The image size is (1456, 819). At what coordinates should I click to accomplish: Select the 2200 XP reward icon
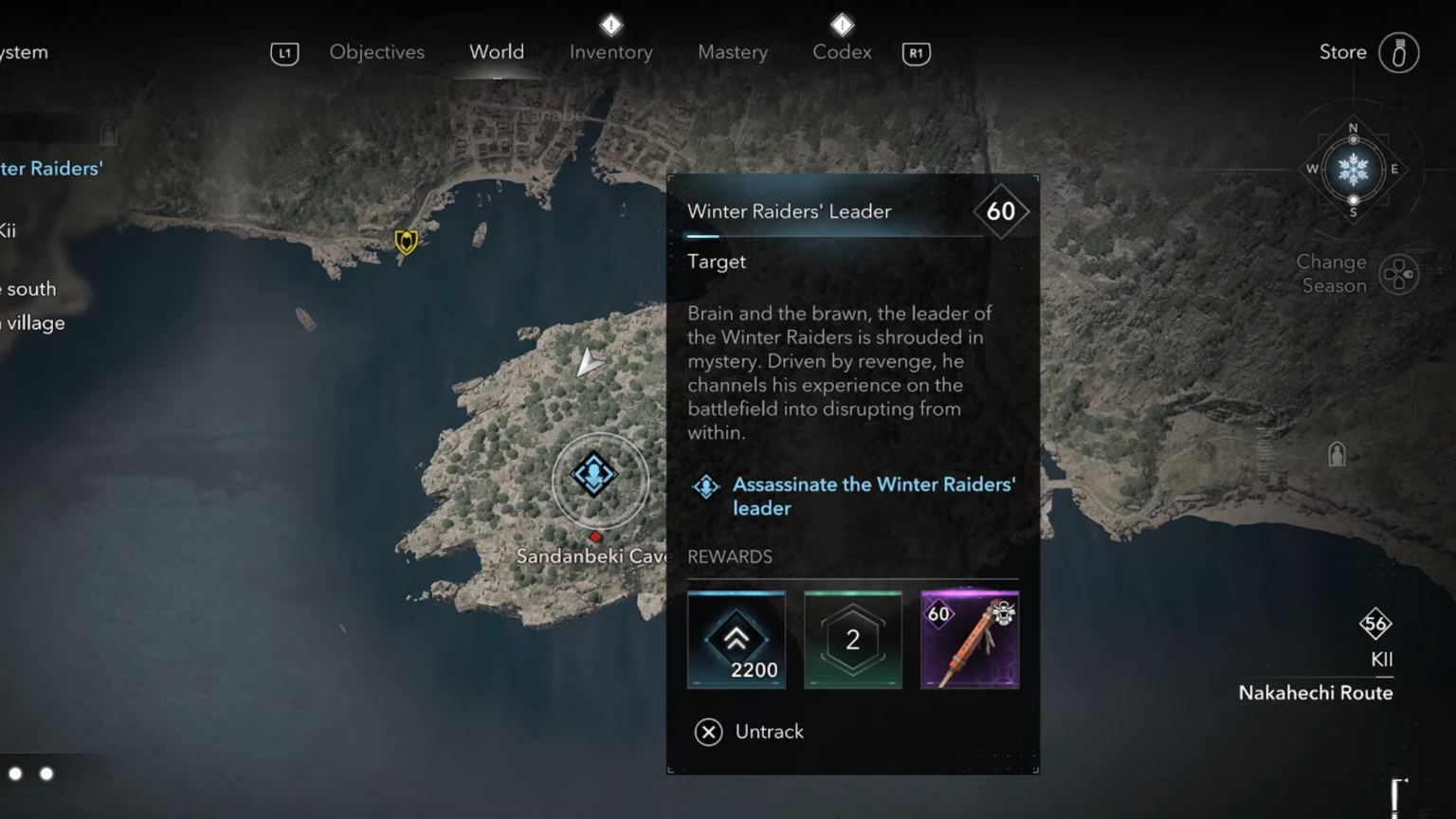737,640
